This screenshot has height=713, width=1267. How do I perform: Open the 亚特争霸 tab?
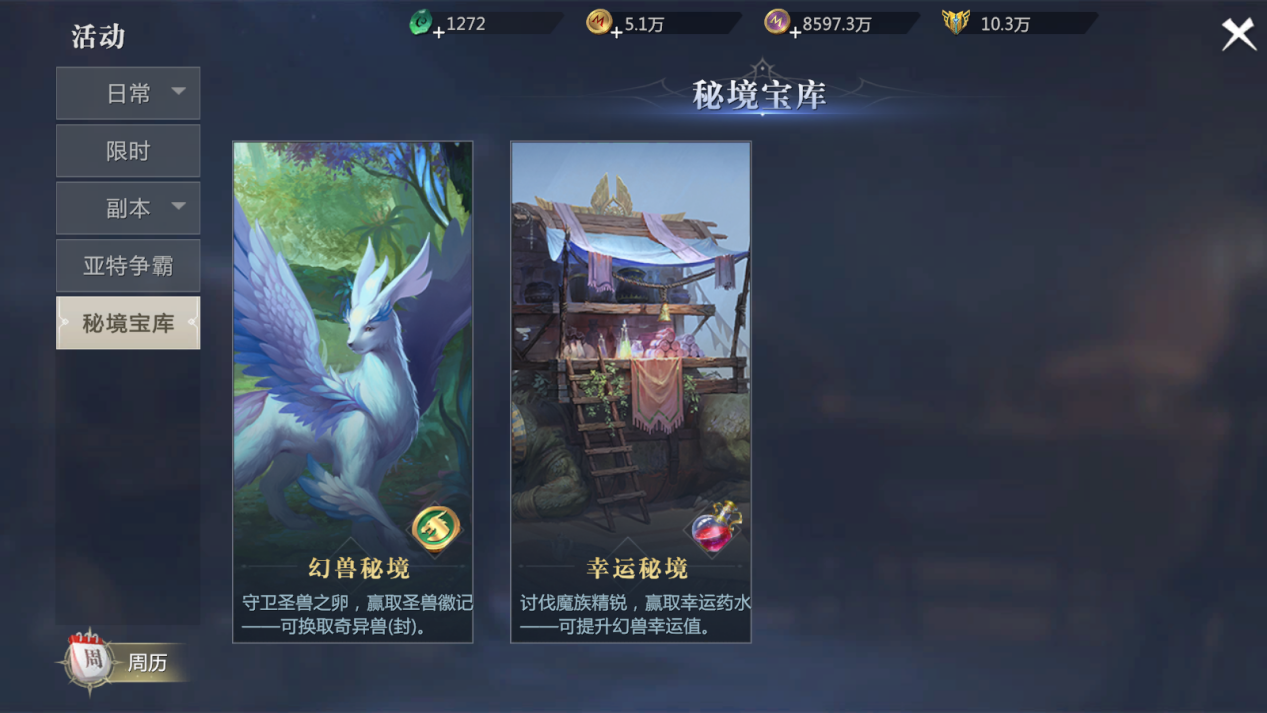click(128, 266)
